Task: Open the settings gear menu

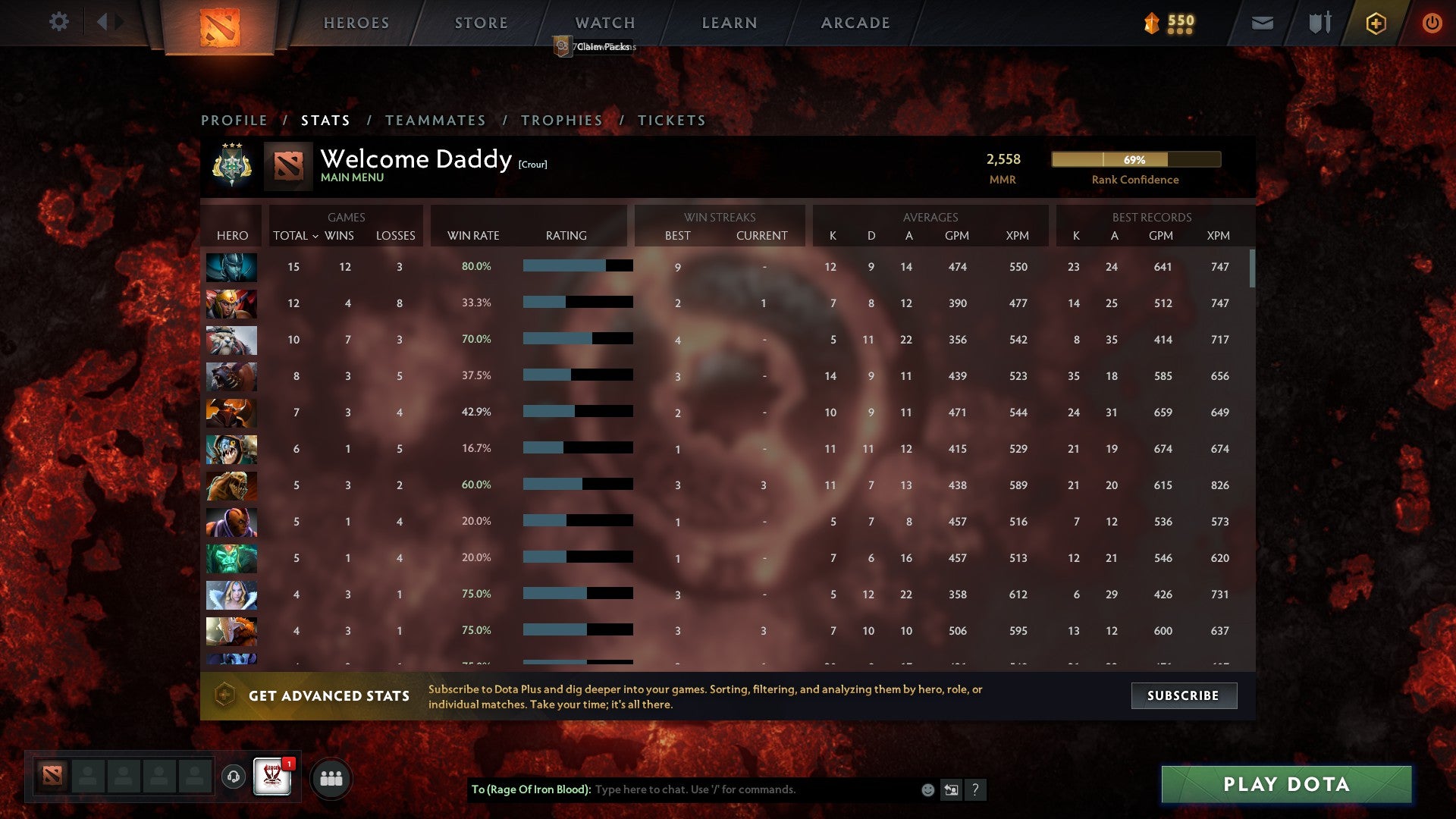Action: click(x=59, y=22)
